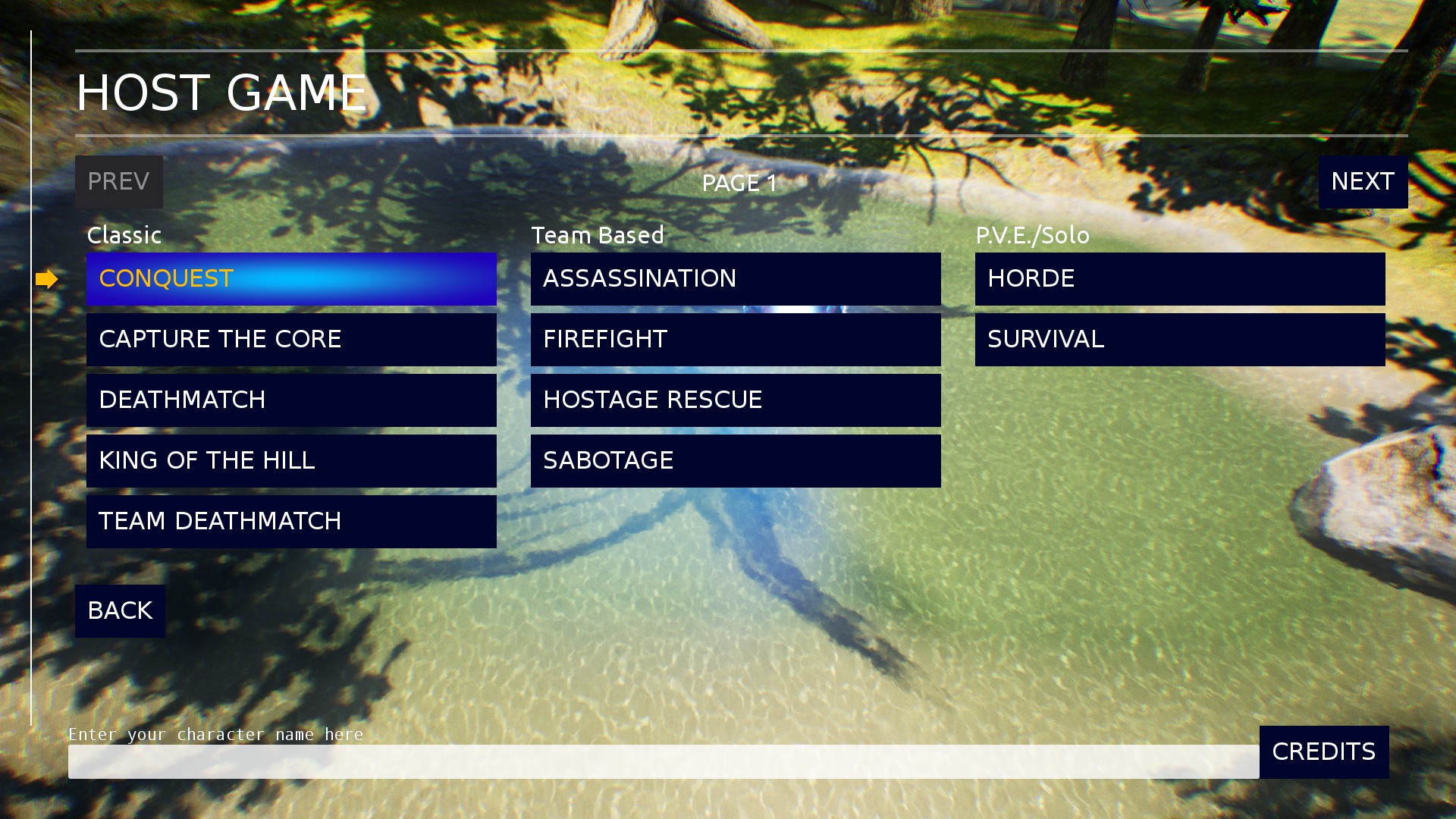Screen dimensions: 1456x819
Task: Select HORDE under P.V.E./Solo
Action: coord(1179,279)
